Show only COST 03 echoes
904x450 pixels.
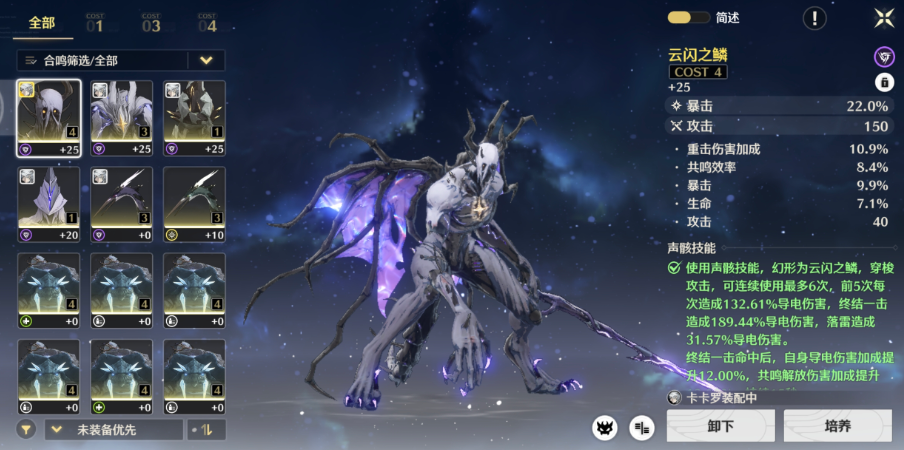pos(151,23)
